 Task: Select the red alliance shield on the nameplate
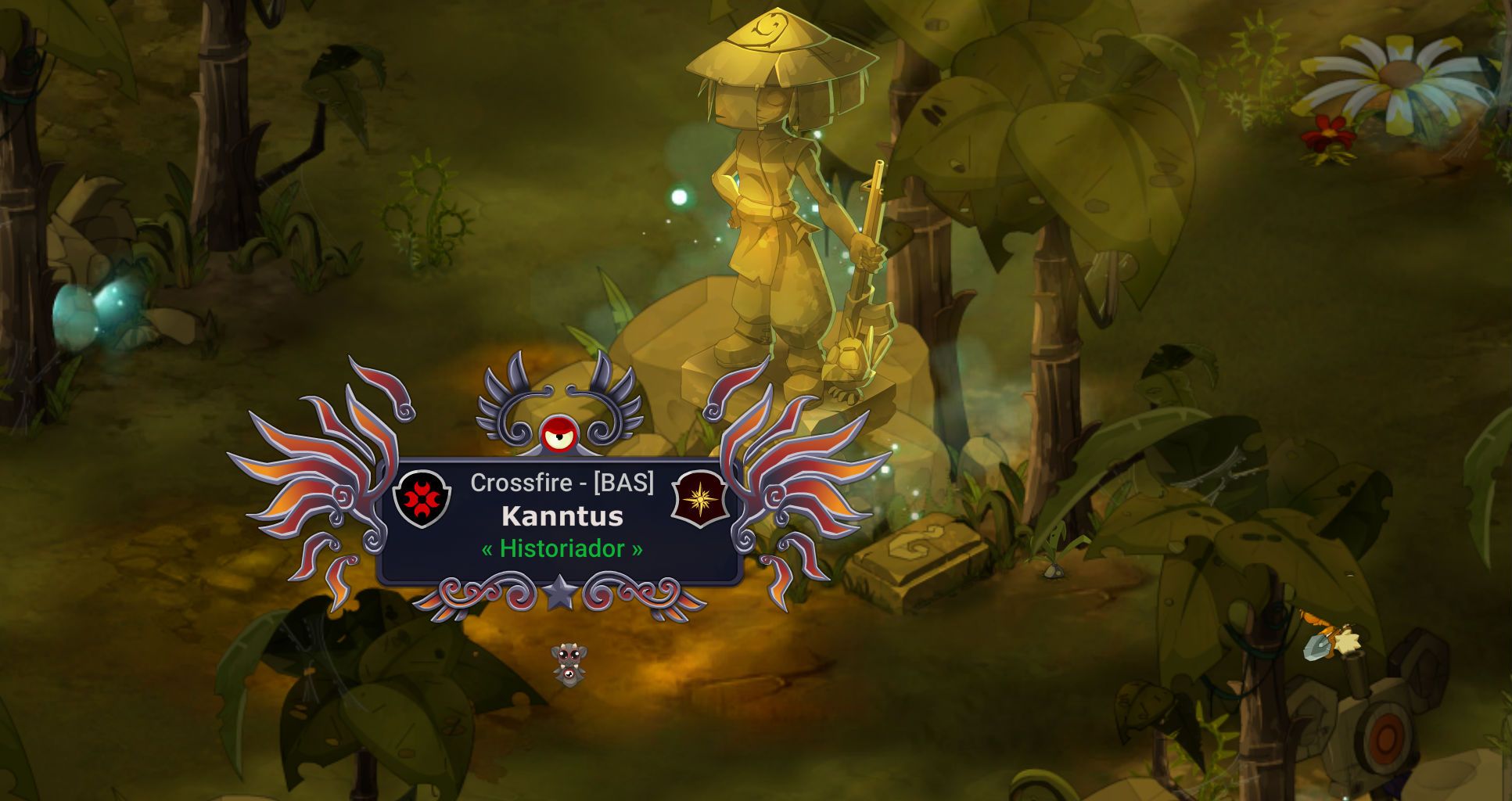(x=422, y=499)
